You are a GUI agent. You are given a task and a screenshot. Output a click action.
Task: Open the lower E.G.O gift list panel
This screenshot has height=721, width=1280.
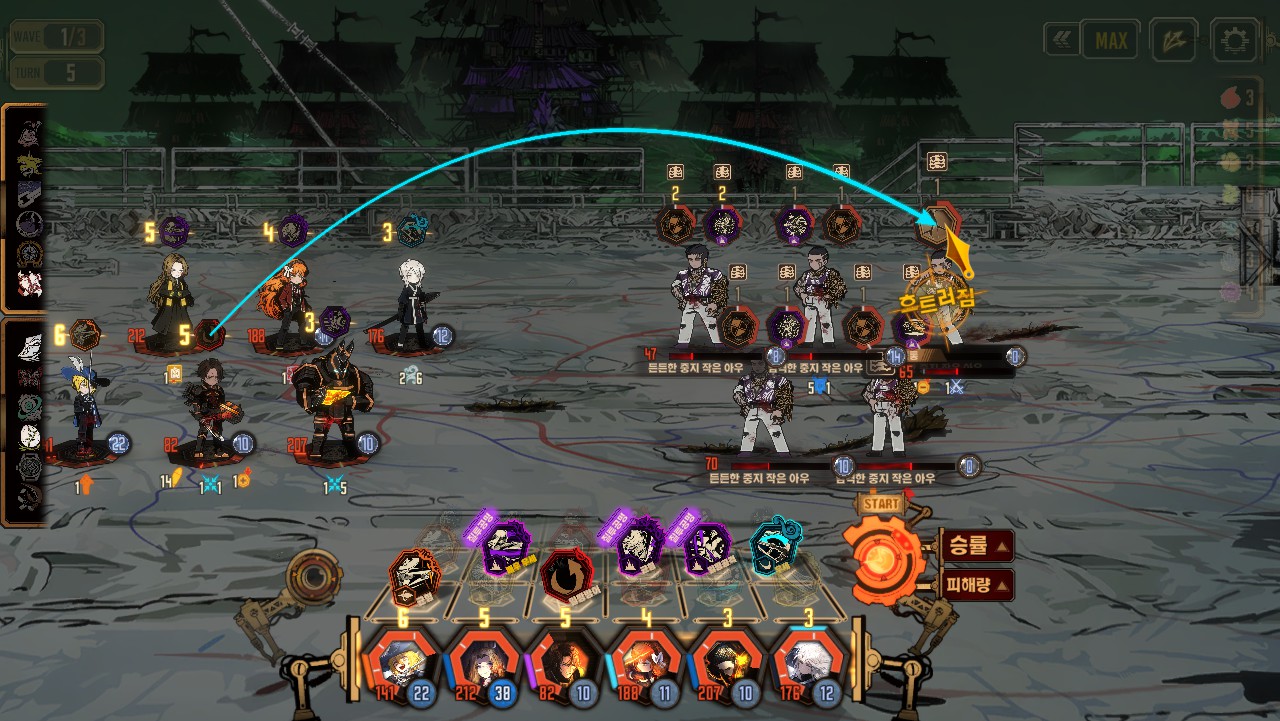point(24,420)
